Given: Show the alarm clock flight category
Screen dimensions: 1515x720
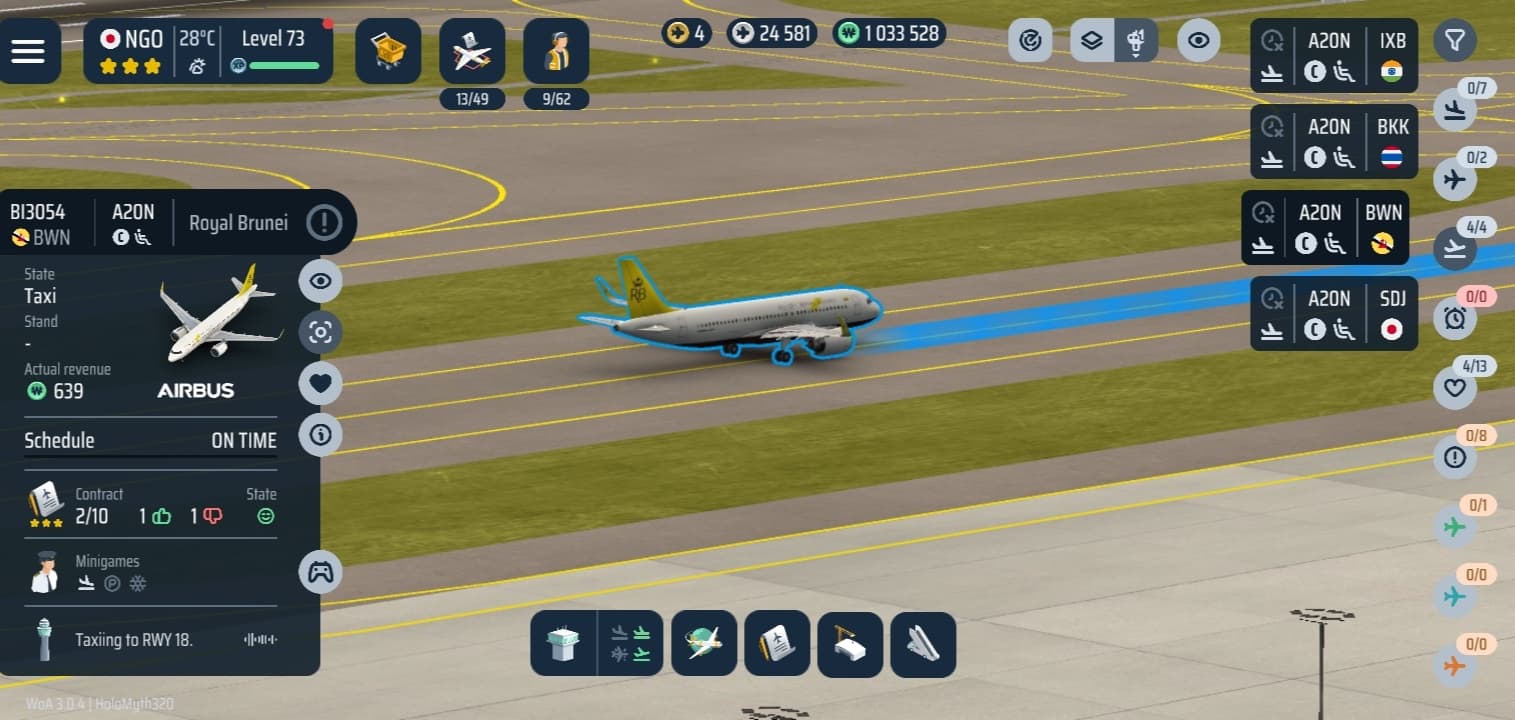Looking at the screenshot, I should (x=1454, y=318).
